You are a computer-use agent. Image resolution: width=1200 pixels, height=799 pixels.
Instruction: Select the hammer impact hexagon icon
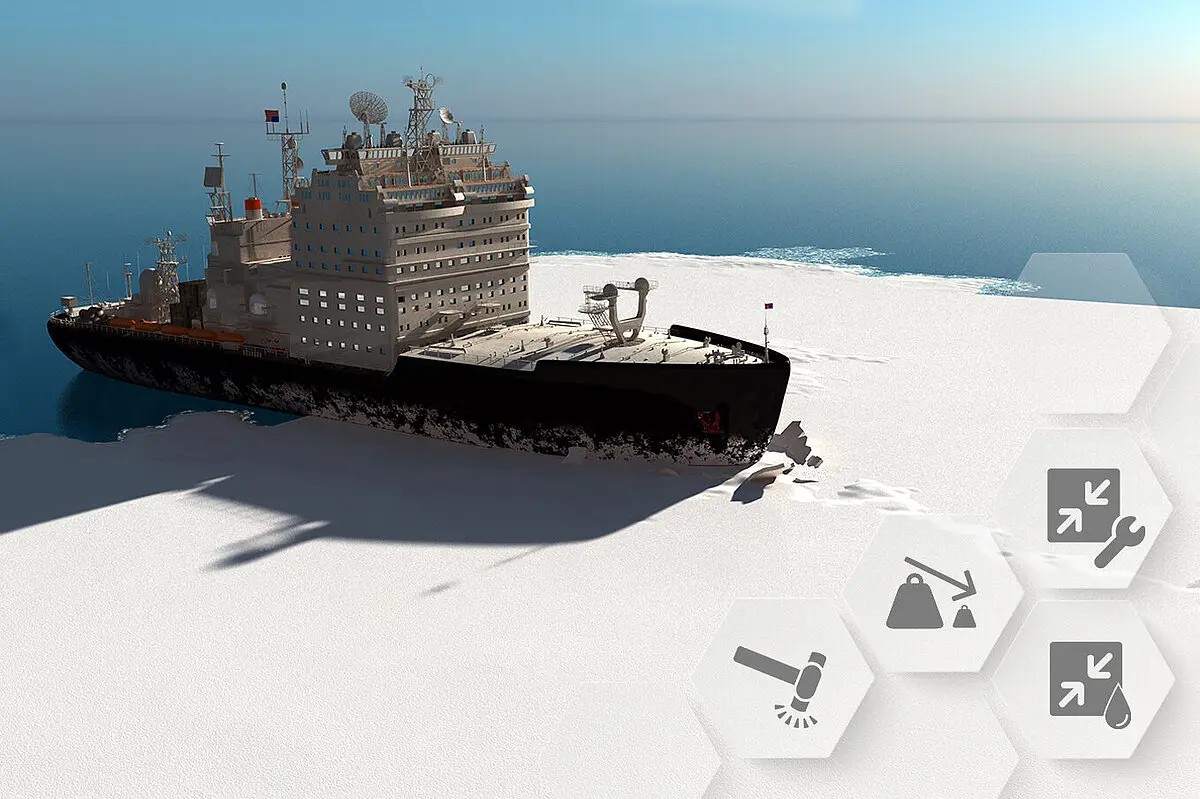click(x=781, y=682)
